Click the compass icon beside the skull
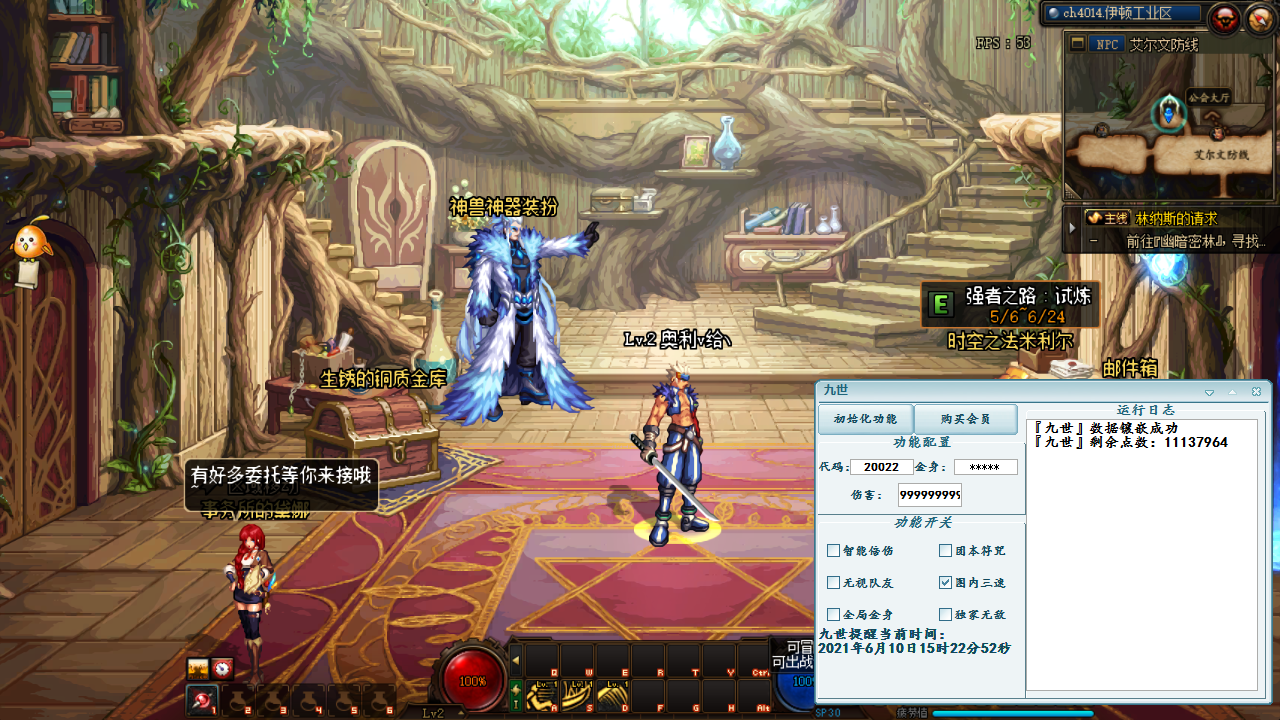The image size is (1280, 720). pyautogui.click(x=1258, y=17)
